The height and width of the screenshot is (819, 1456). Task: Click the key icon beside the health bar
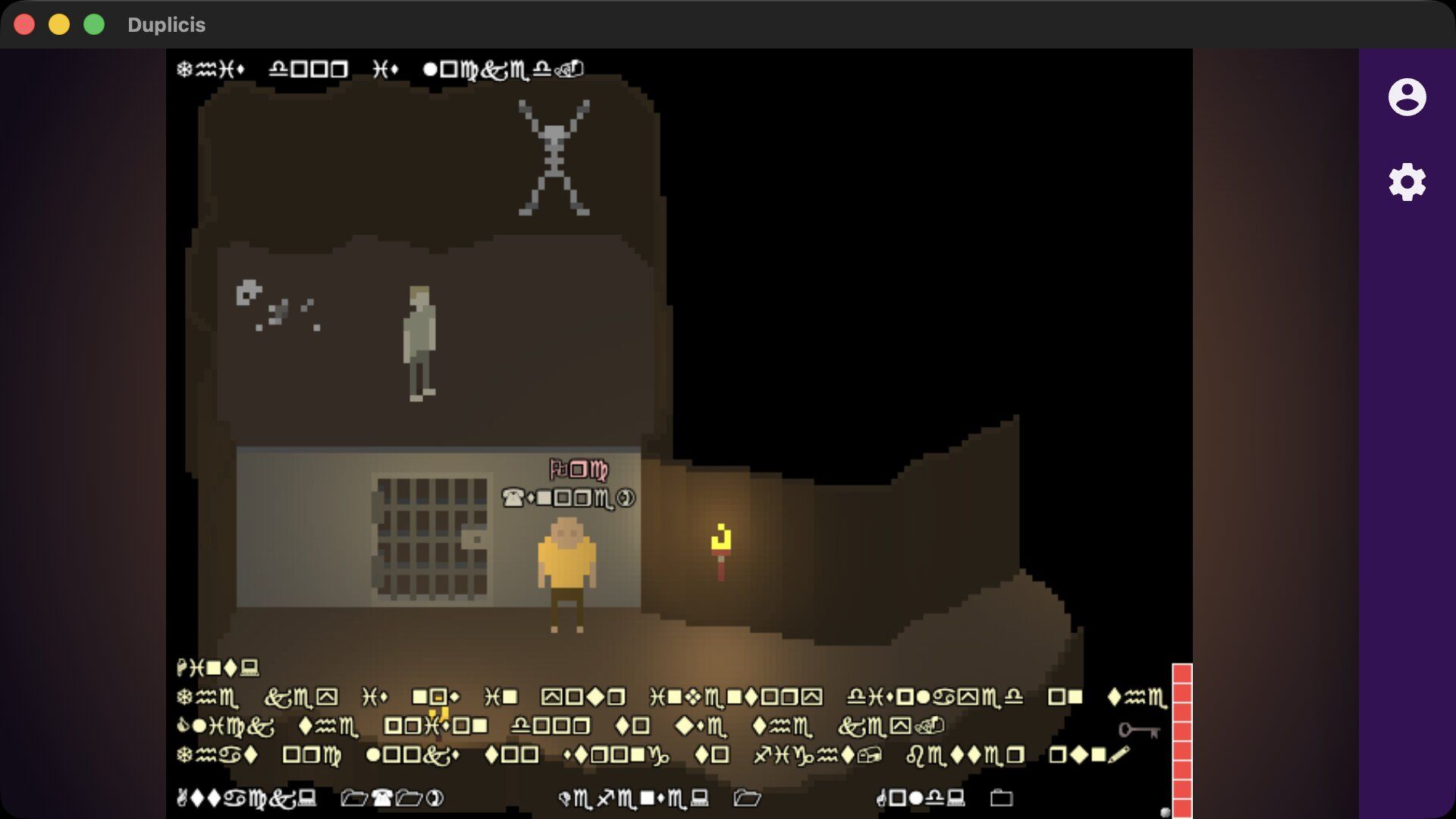[x=1138, y=730]
